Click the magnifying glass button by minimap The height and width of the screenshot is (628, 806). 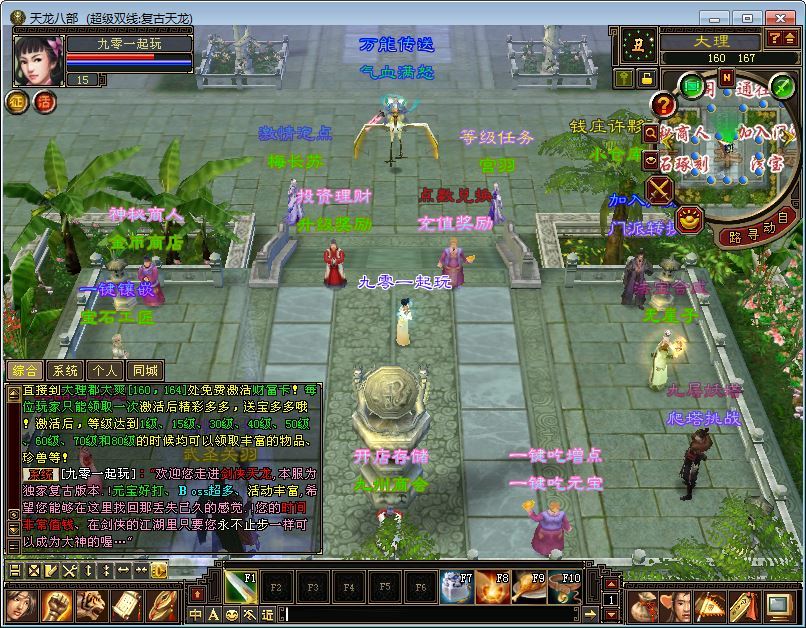pyautogui.click(x=651, y=132)
